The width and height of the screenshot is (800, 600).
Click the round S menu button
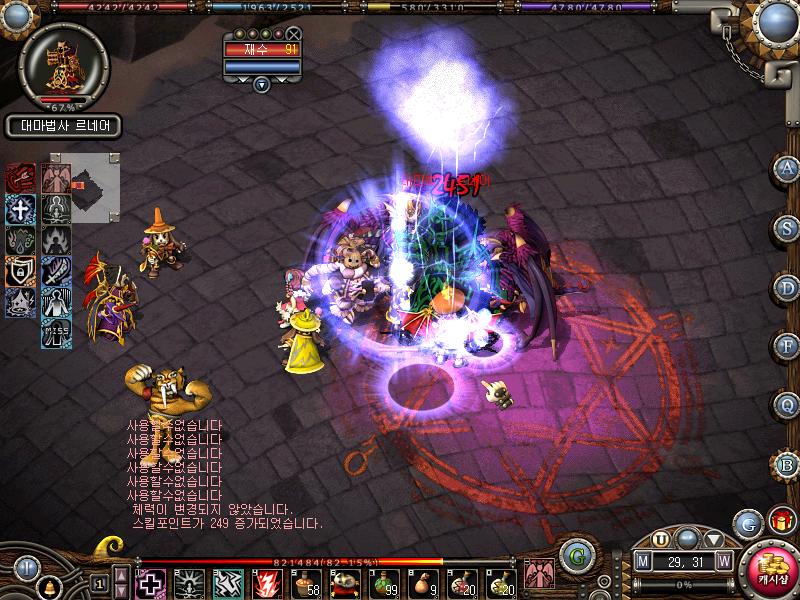point(787,228)
